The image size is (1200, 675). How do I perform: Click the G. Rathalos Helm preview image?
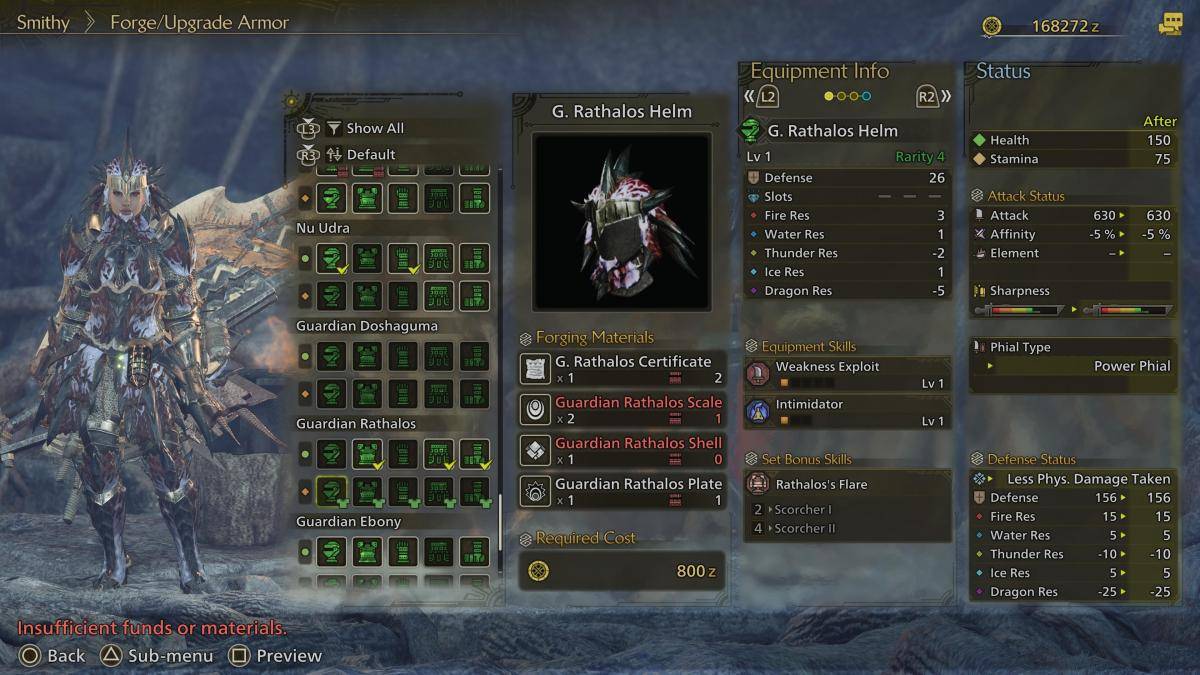point(621,221)
